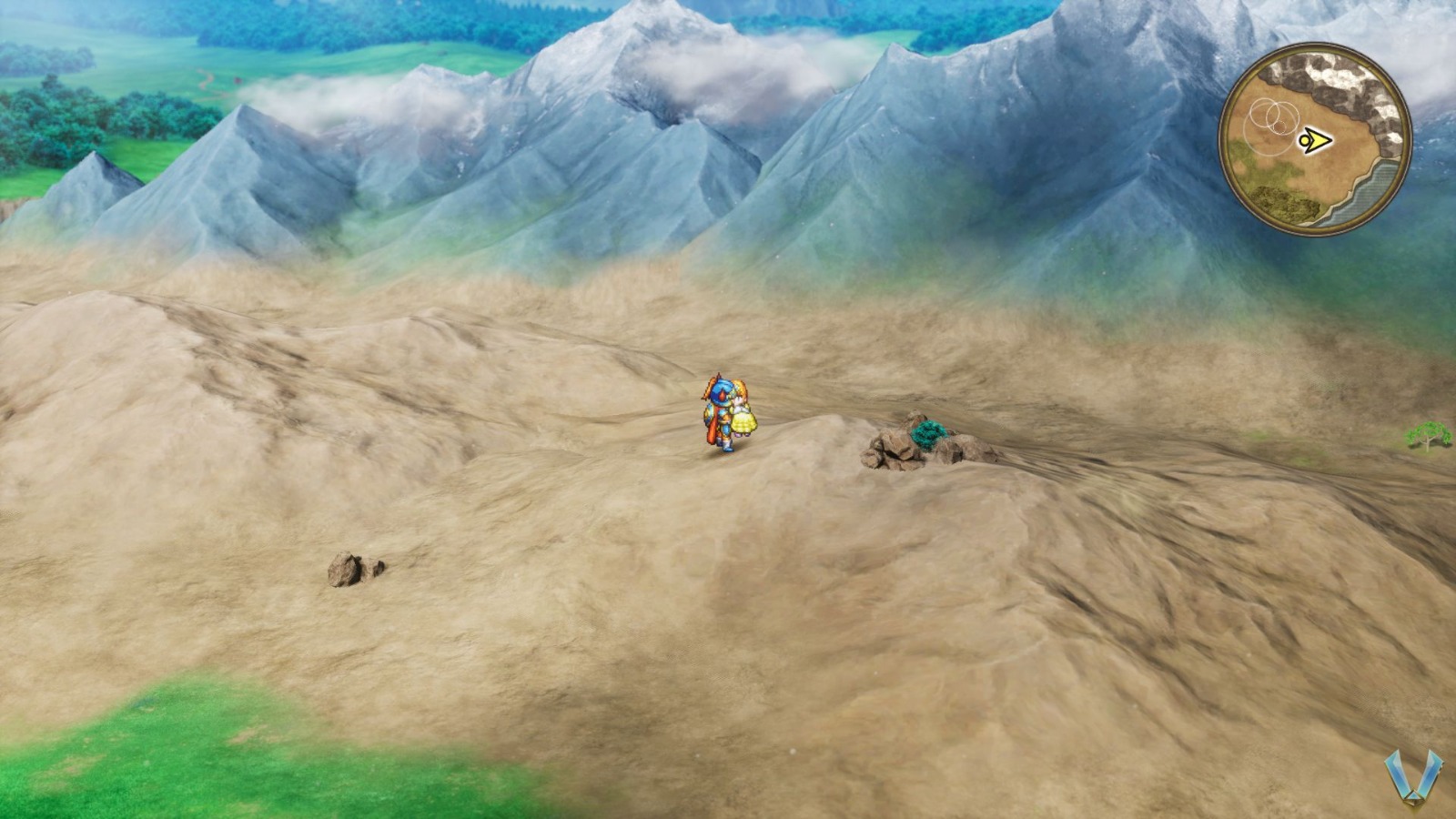
Task: Click the tree at the far right edge
Action: pyautogui.click(x=1427, y=435)
